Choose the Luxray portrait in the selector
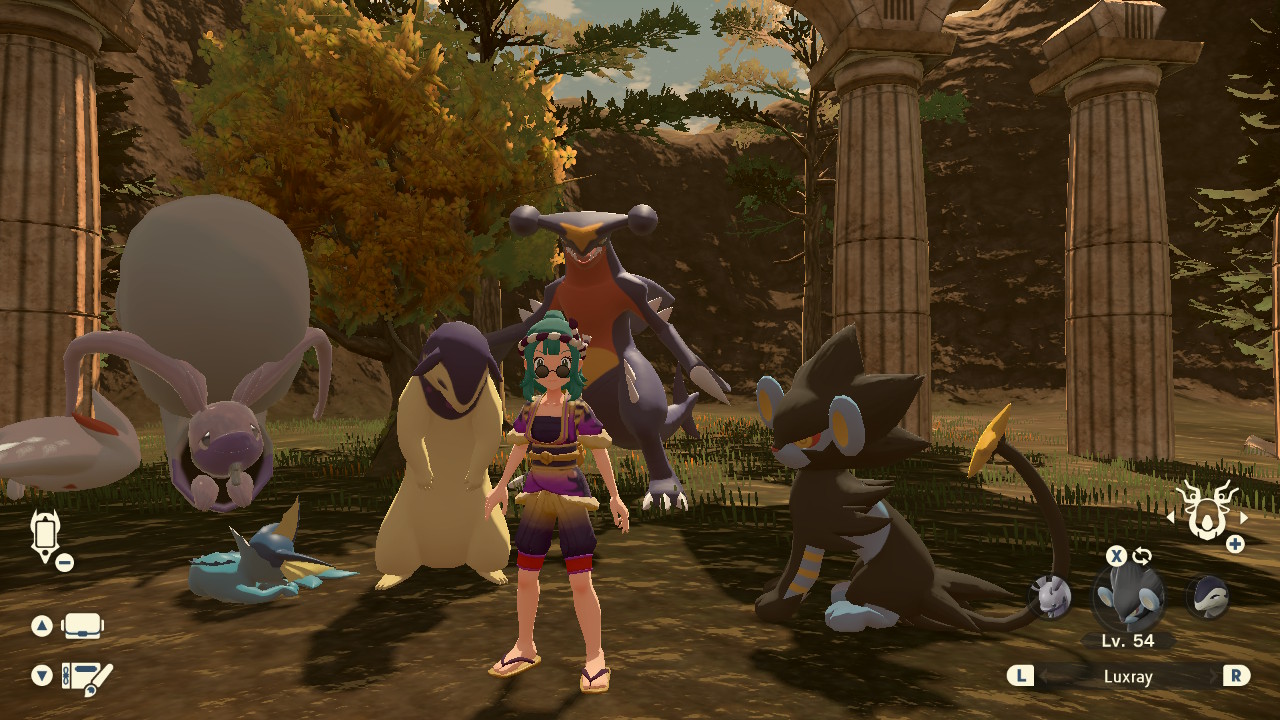Viewport: 1280px width, 720px height. 1128,598
